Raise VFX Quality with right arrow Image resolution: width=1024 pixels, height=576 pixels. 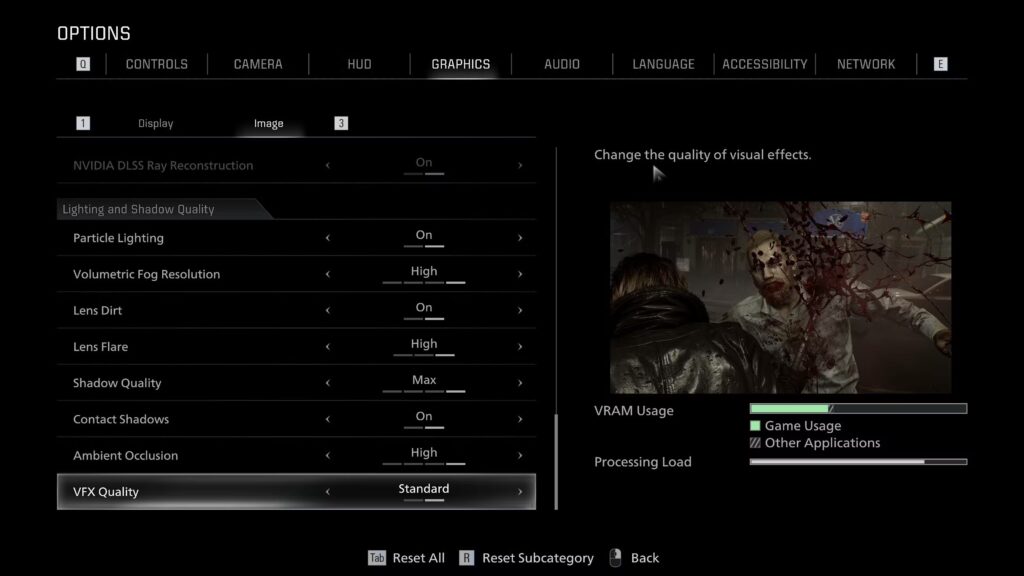pyautogui.click(x=520, y=492)
